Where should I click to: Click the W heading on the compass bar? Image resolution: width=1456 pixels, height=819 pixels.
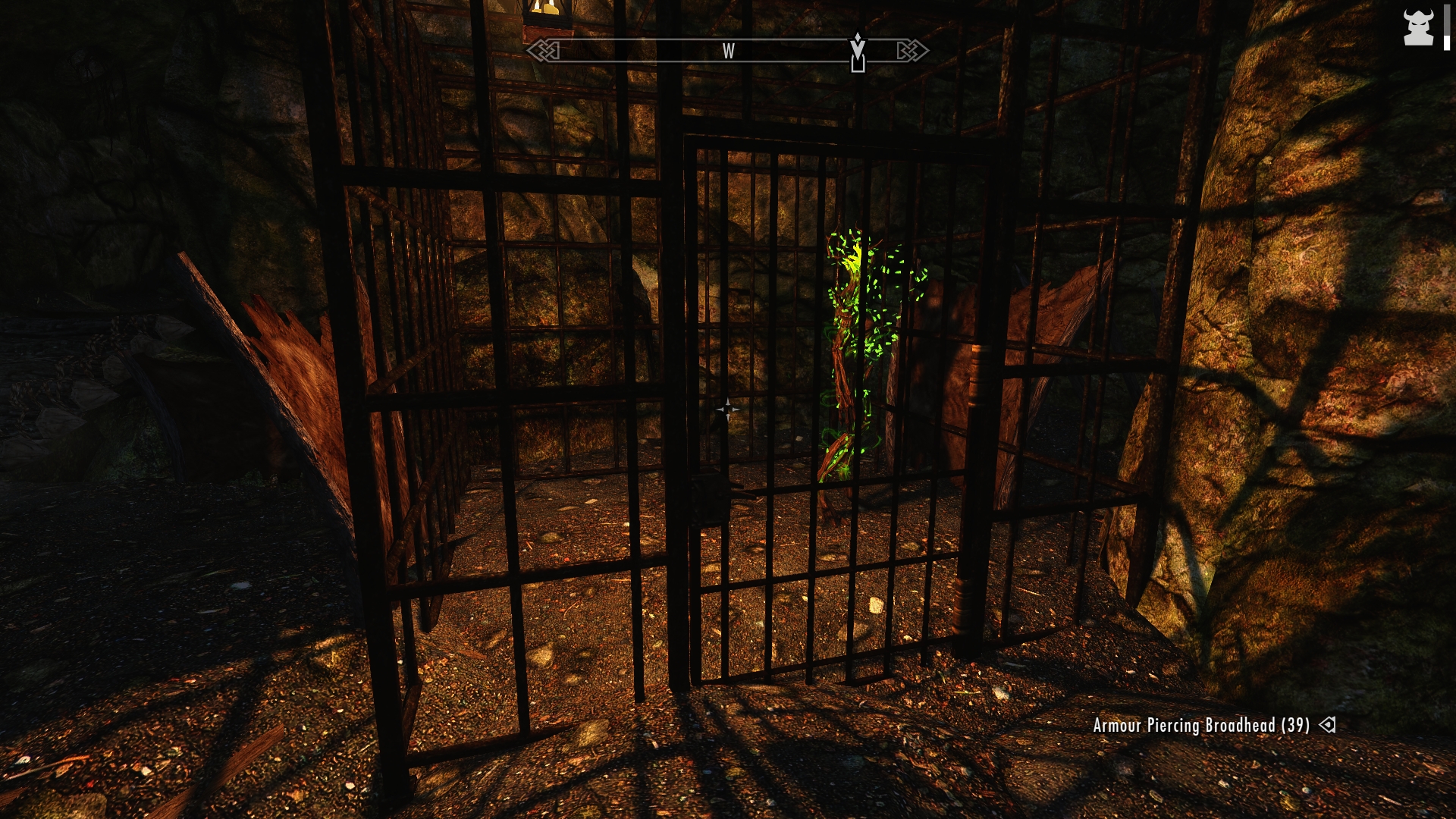[728, 51]
